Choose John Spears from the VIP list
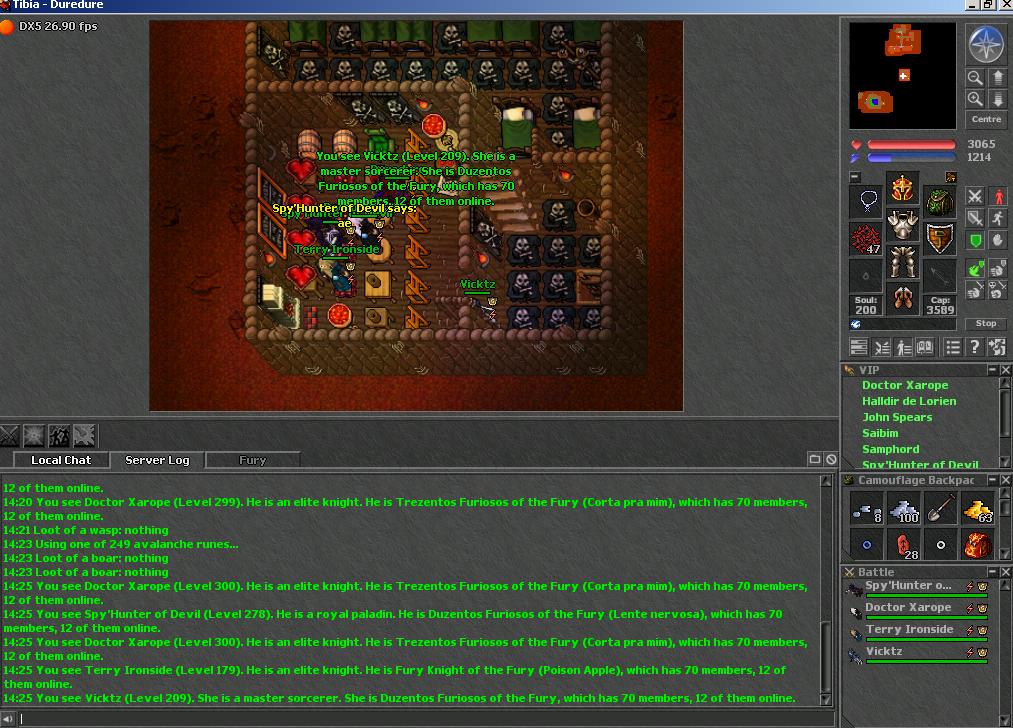The height and width of the screenshot is (728, 1013). click(897, 417)
